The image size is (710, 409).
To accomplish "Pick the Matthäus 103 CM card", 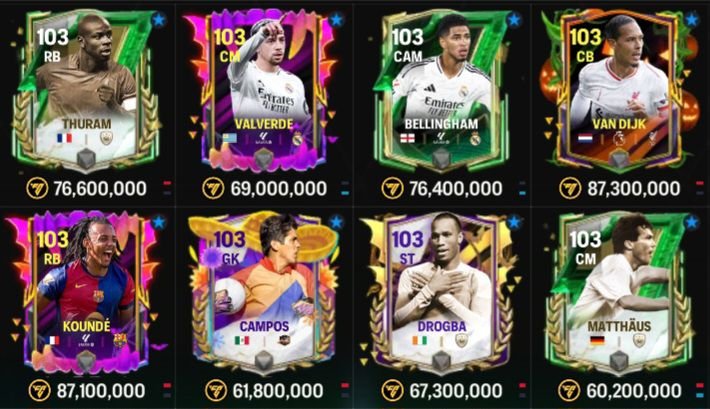I will click(x=620, y=290).
